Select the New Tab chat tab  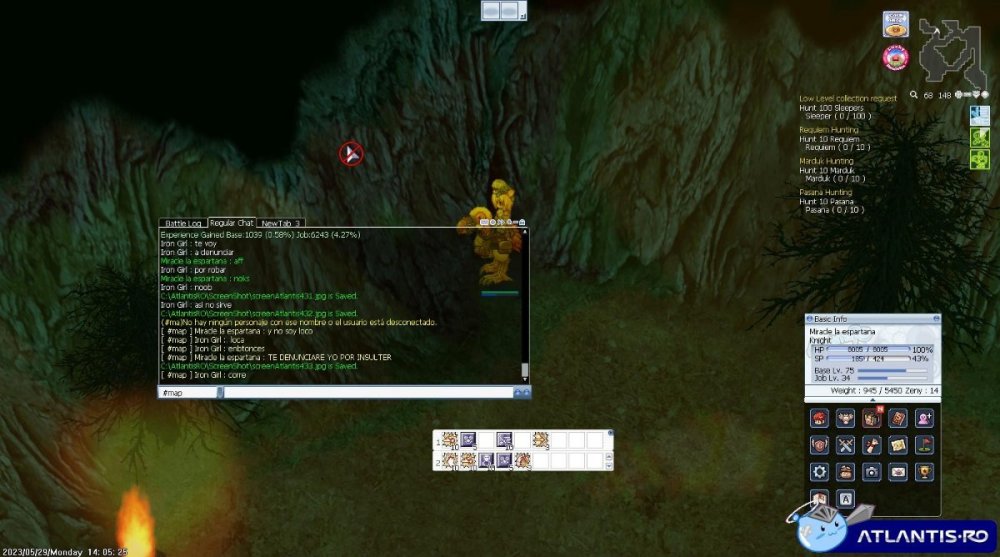281,223
